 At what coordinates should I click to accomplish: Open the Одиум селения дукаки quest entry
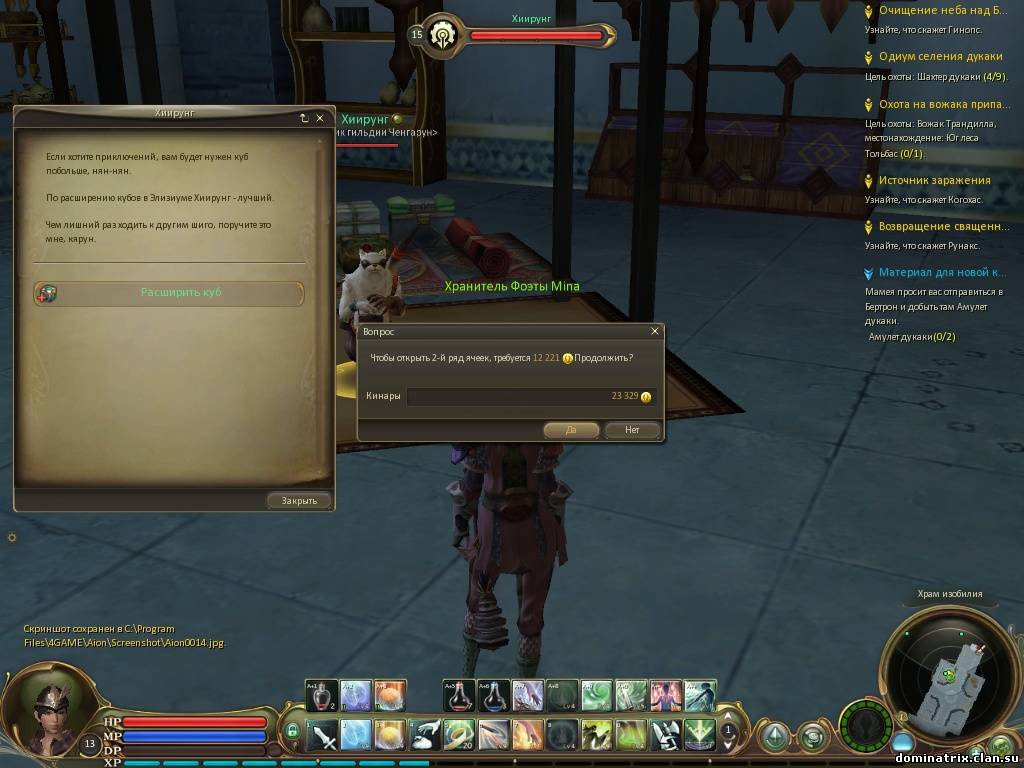pos(940,56)
